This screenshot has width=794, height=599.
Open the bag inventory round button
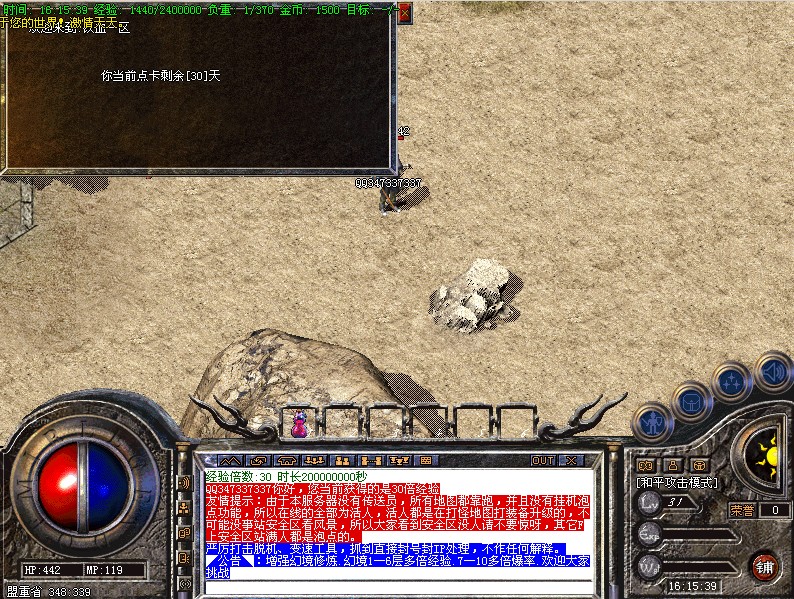(691, 402)
